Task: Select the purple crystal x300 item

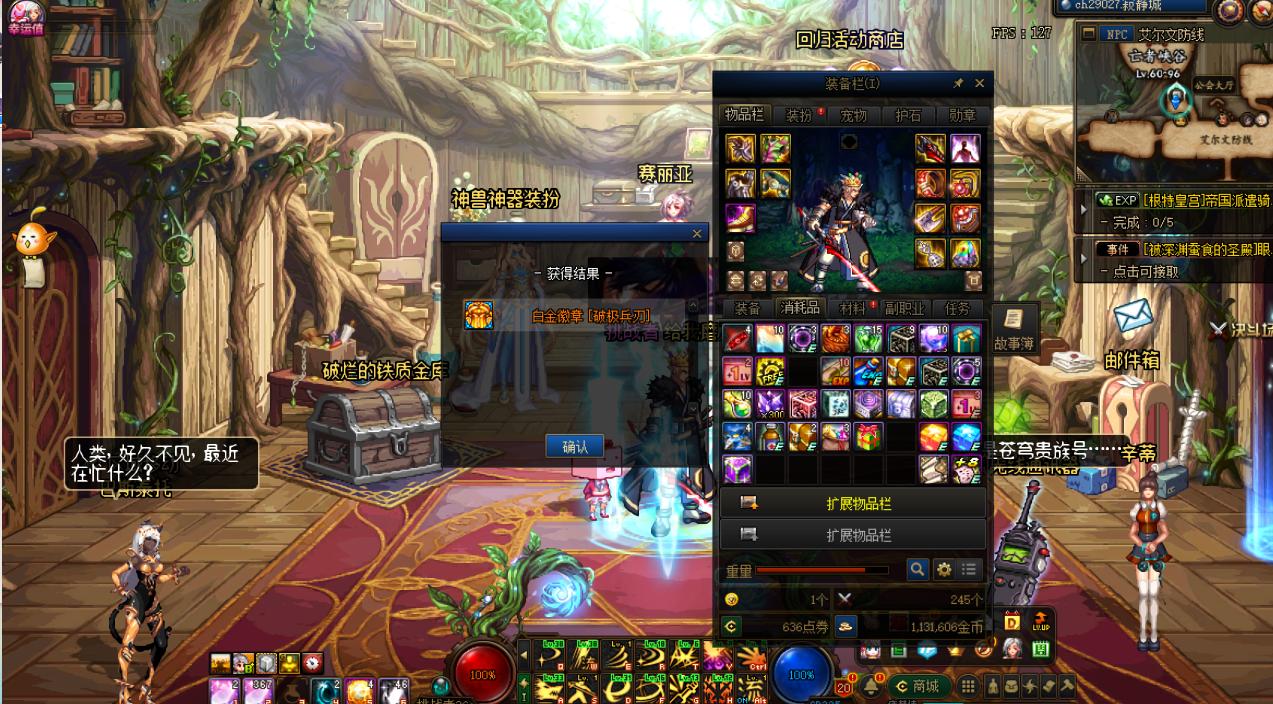Action: click(x=770, y=403)
